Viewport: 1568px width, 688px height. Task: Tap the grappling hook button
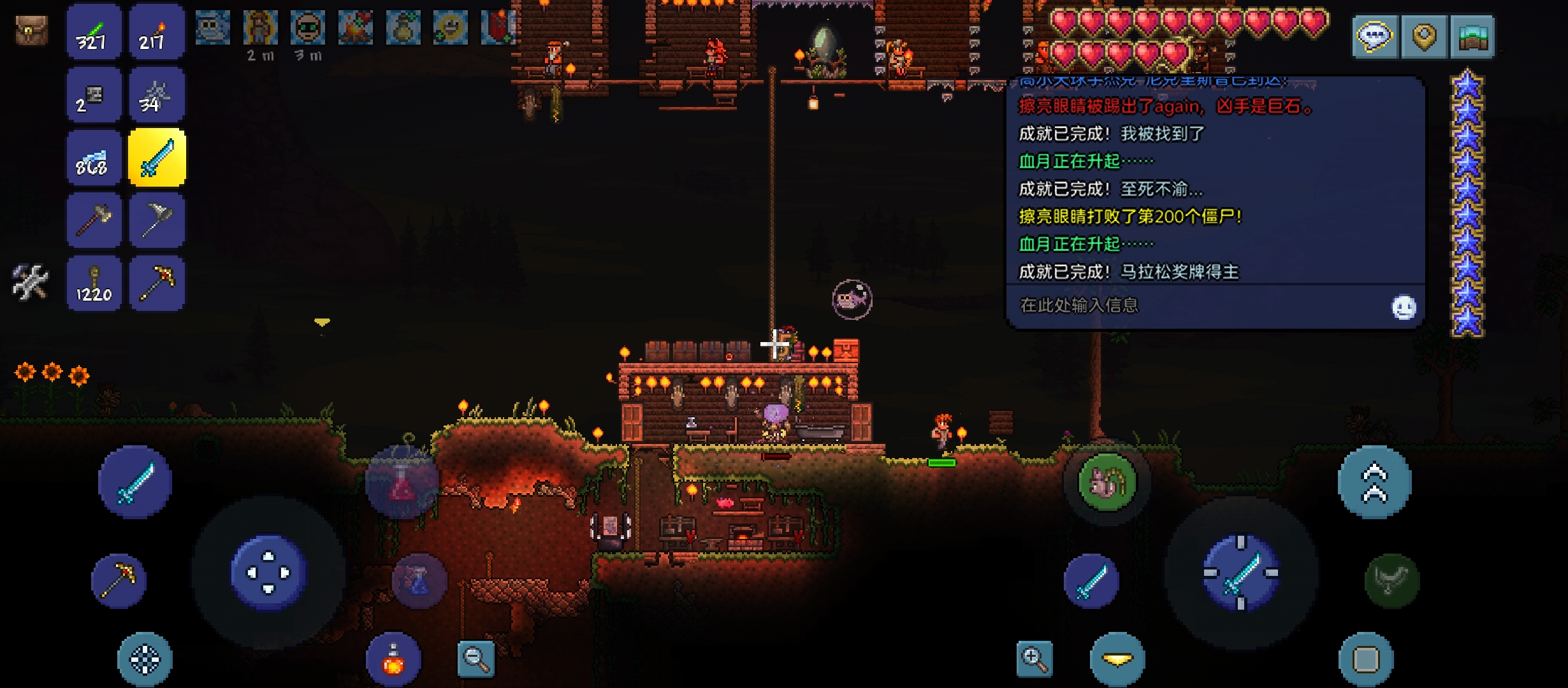(x=1392, y=580)
